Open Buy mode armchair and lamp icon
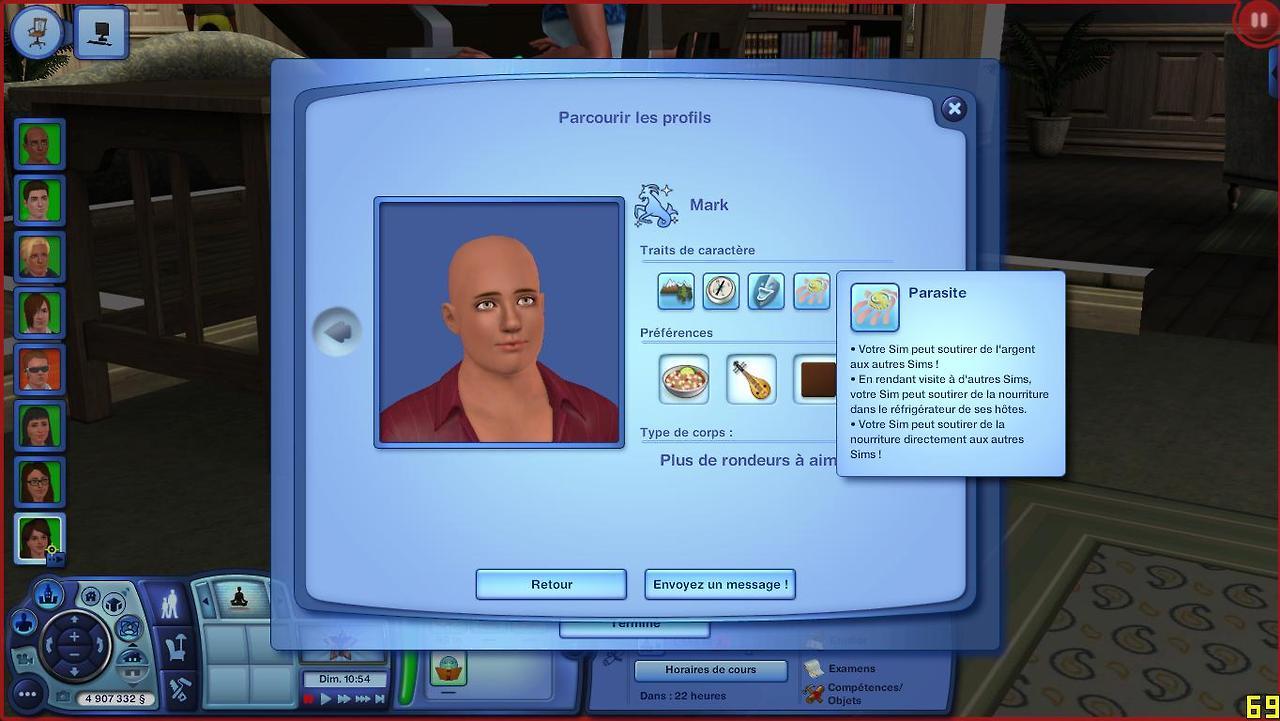Screen dimensions: 1280x721 (x=178, y=648)
